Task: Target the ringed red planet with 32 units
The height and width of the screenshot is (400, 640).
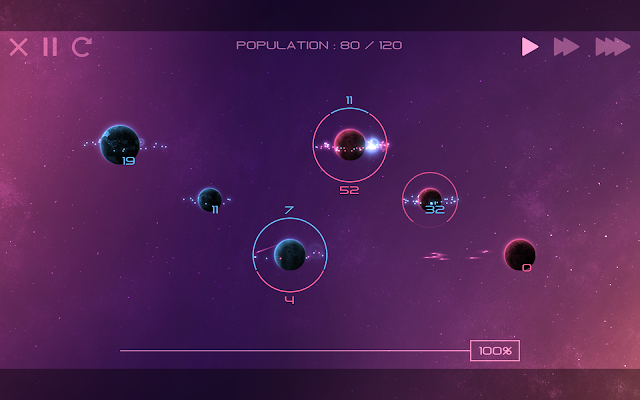Action: 430,198
